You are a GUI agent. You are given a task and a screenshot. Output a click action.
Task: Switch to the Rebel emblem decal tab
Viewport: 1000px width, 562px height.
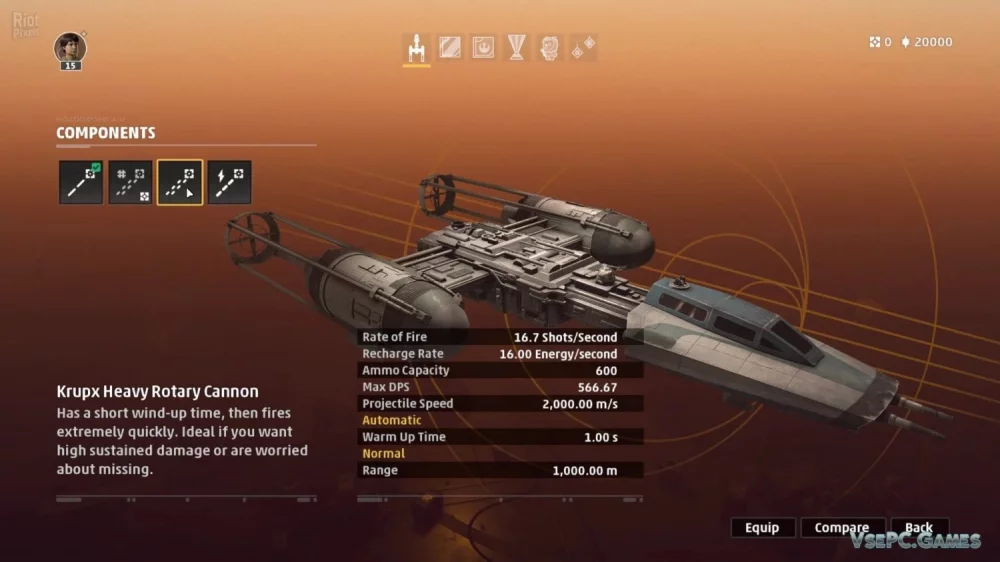click(483, 47)
